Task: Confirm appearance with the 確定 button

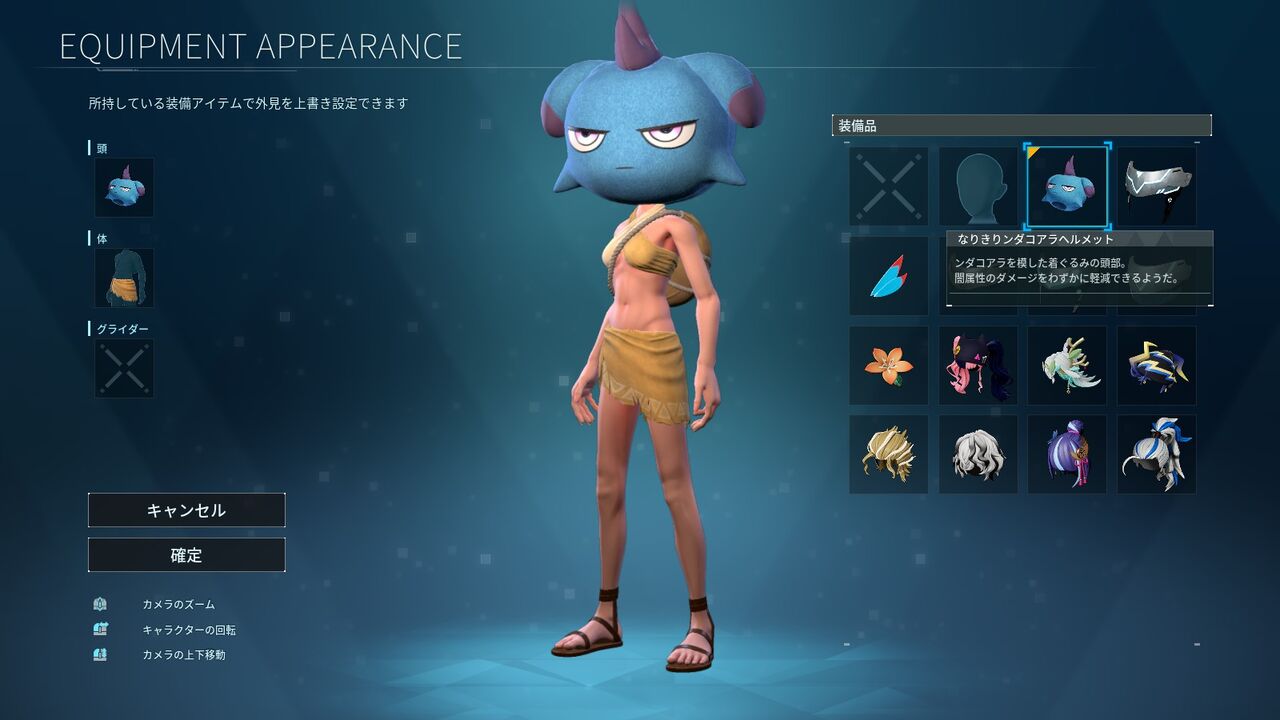Action: [186, 555]
